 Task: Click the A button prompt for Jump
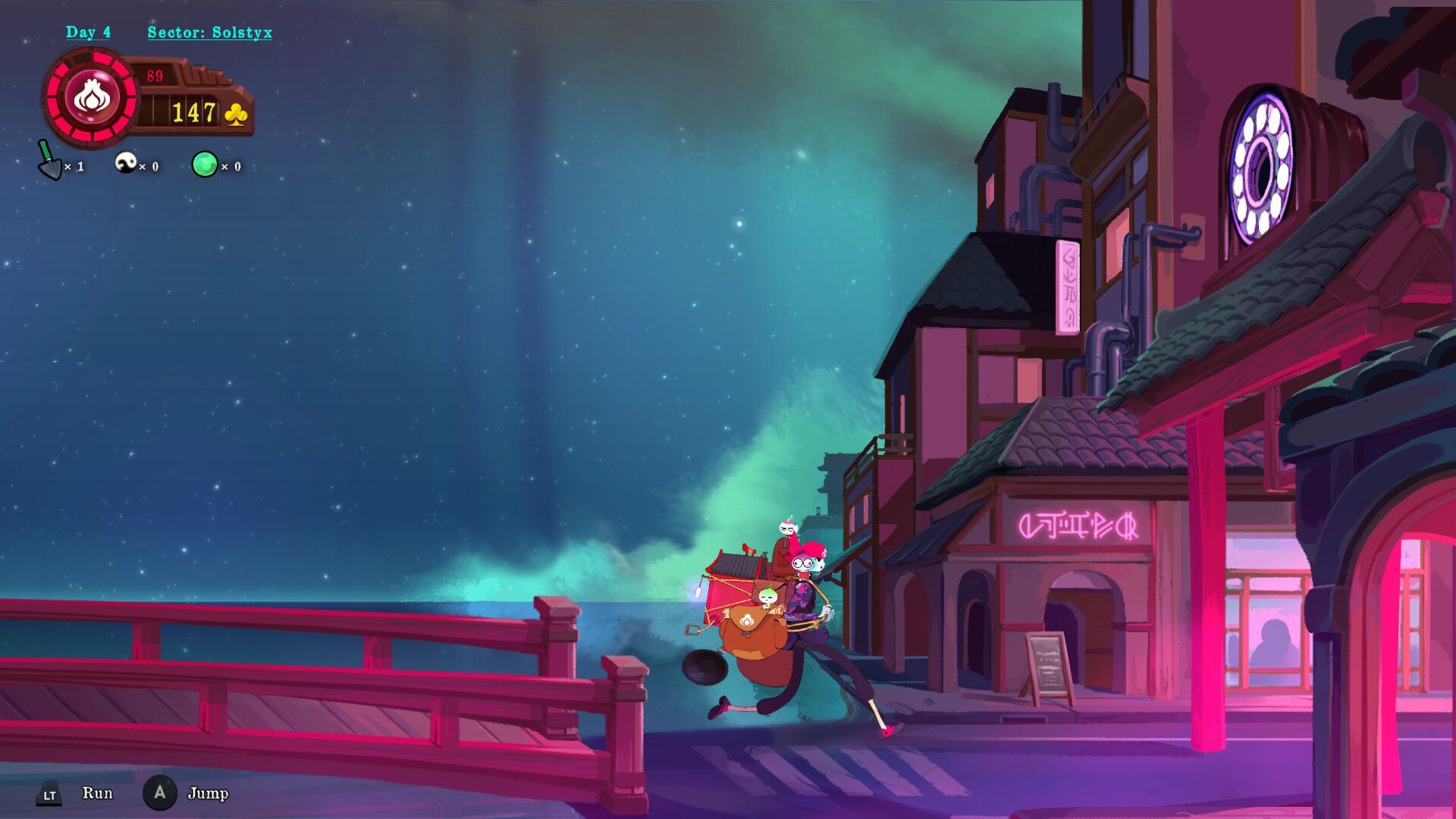pos(160,792)
